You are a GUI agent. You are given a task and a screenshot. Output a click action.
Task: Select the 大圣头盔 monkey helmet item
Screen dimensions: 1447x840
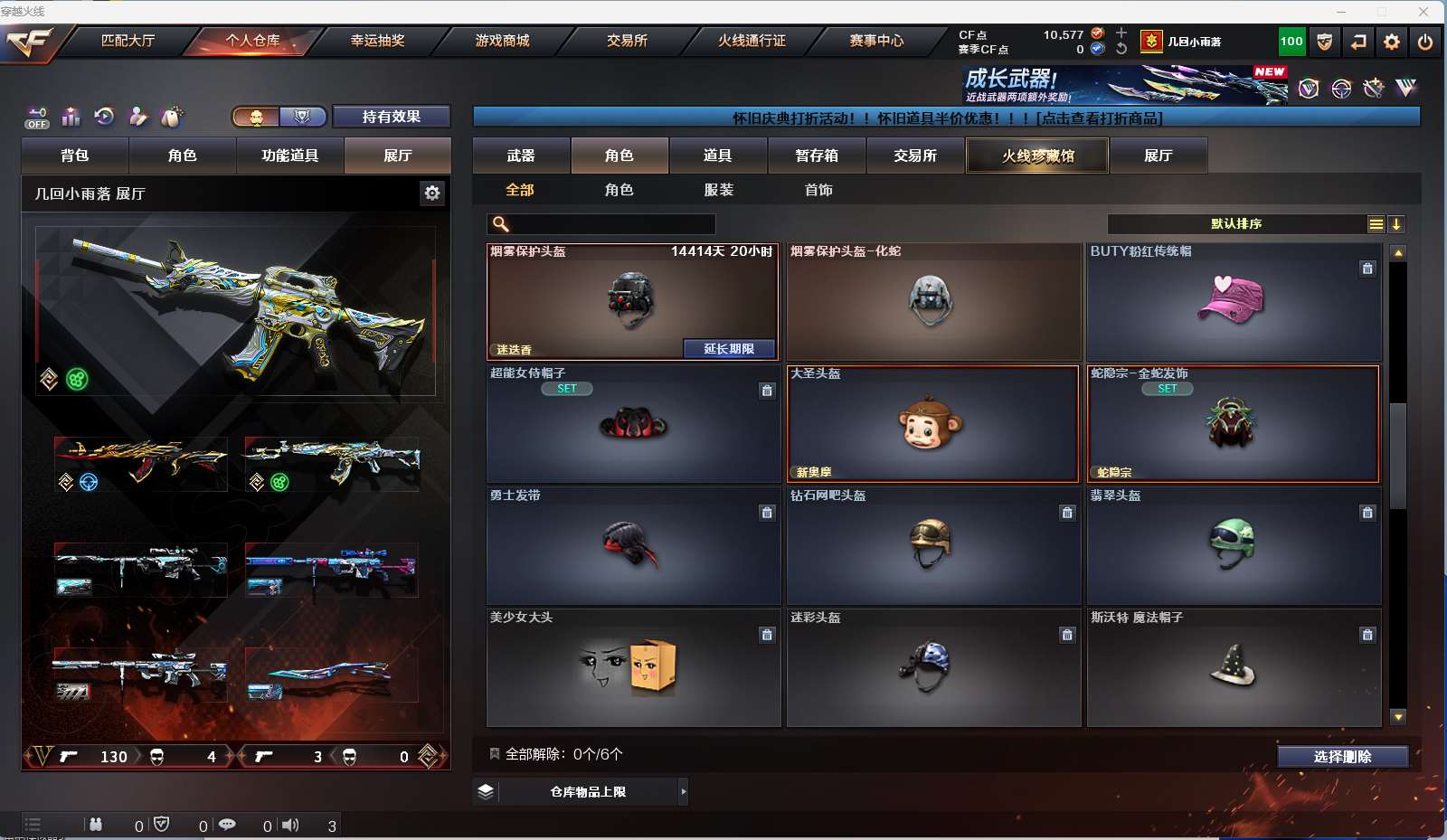tap(932, 423)
